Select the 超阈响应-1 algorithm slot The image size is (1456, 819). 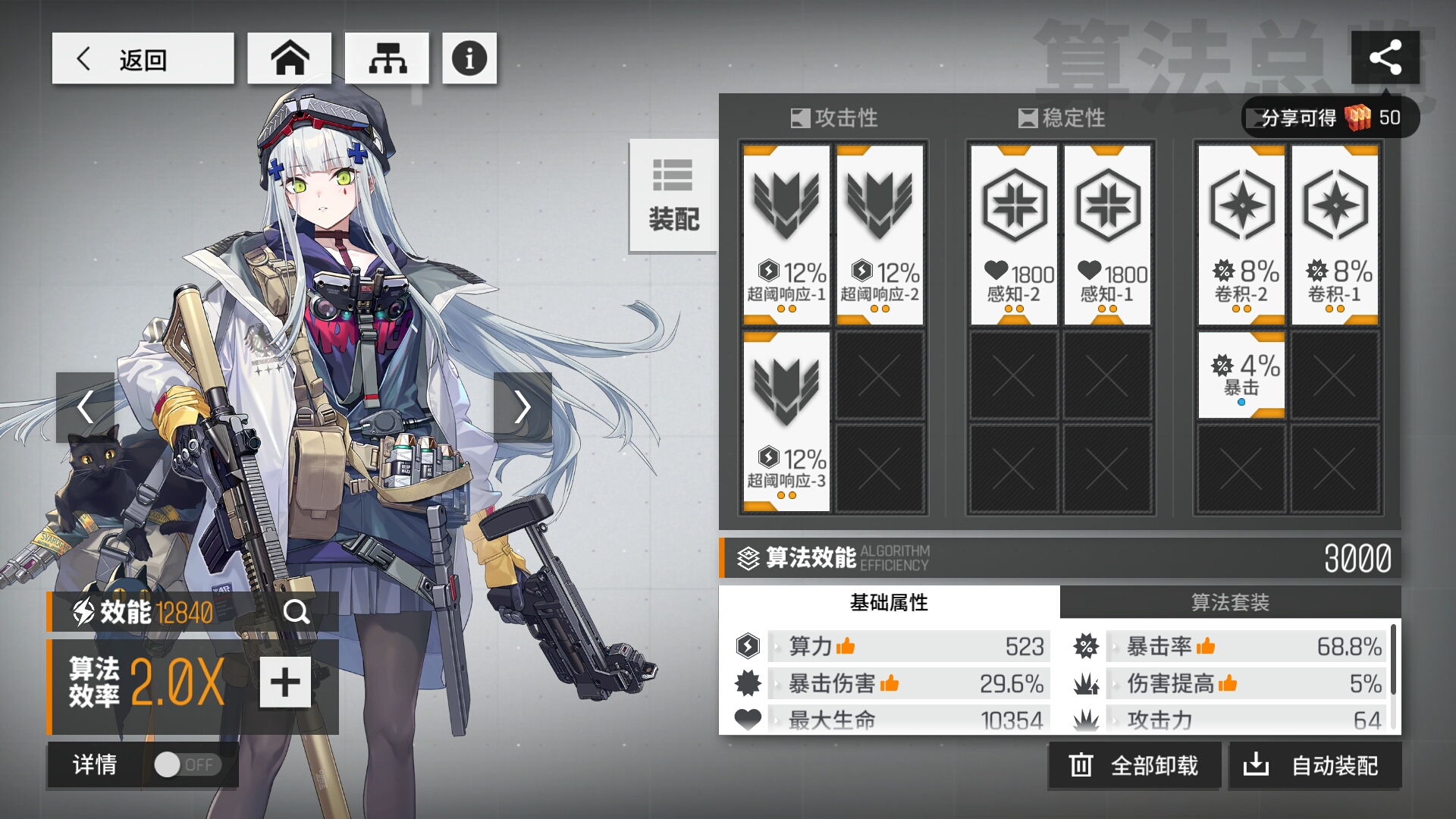(x=786, y=235)
